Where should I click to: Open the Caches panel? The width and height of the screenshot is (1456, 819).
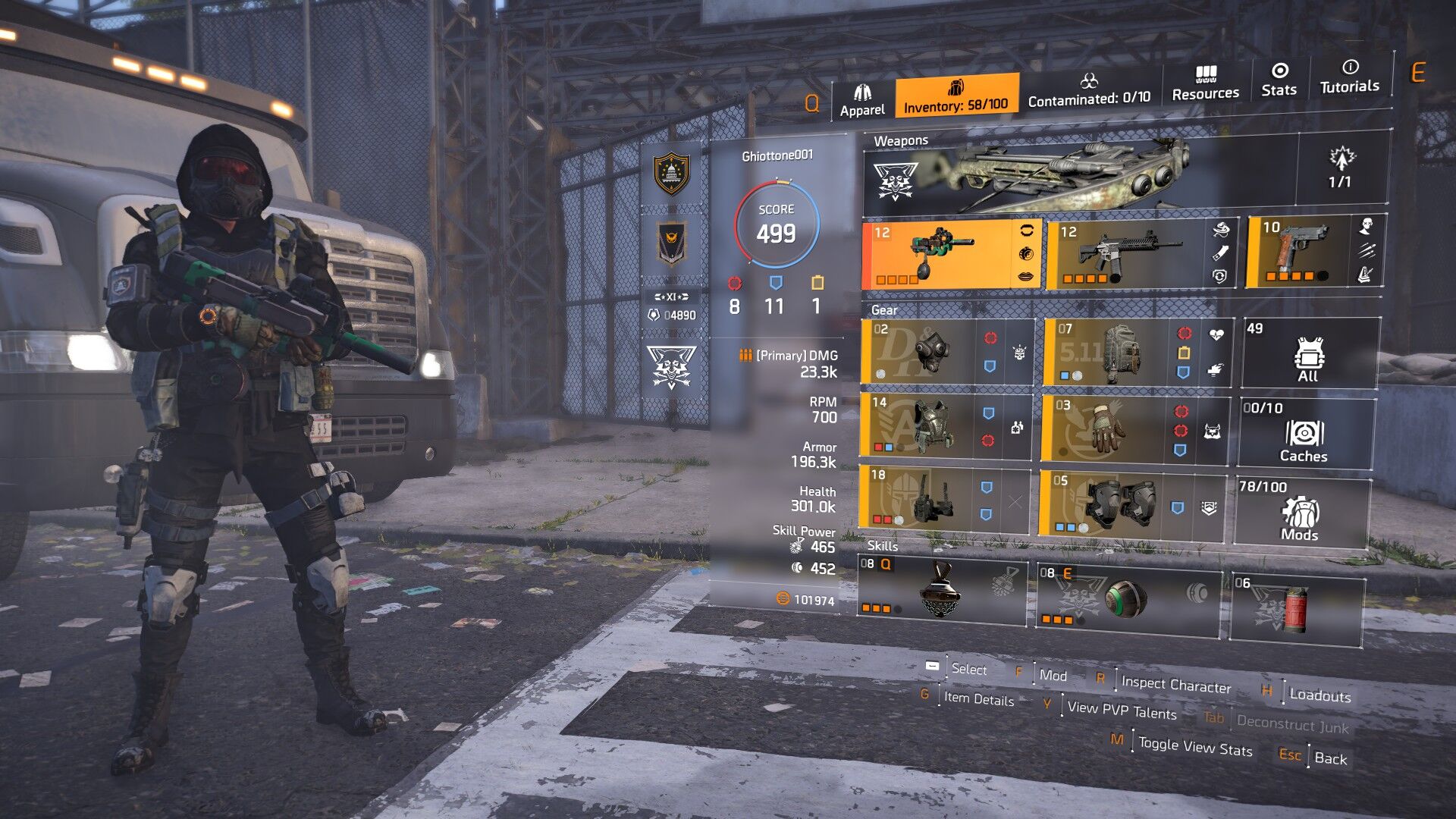coord(1304,434)
